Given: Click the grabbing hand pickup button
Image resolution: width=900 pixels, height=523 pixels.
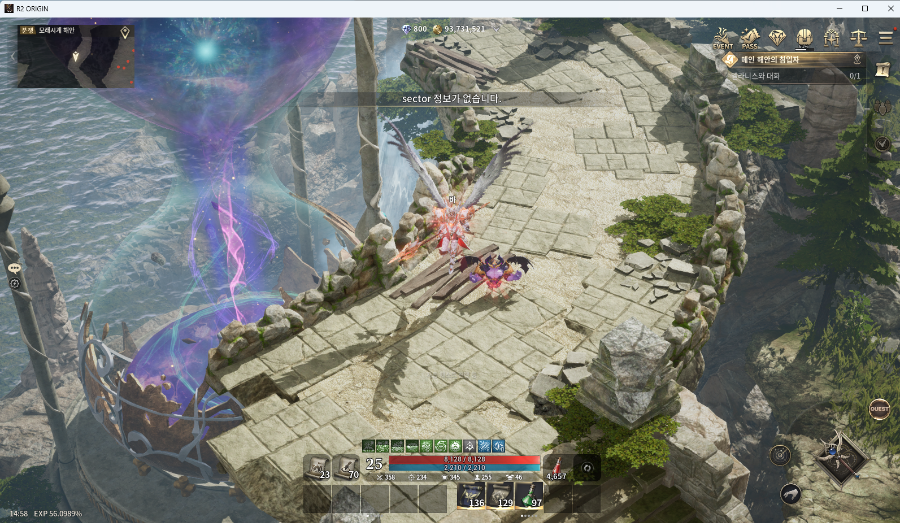Looking at the screenshot, I should (791, 493).
